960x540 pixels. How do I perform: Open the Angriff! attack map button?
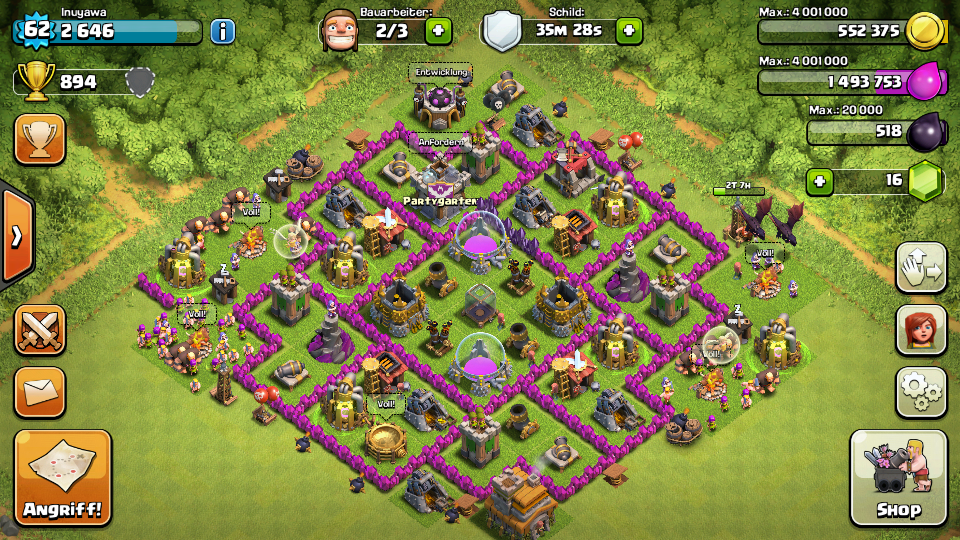click(62, 478)
